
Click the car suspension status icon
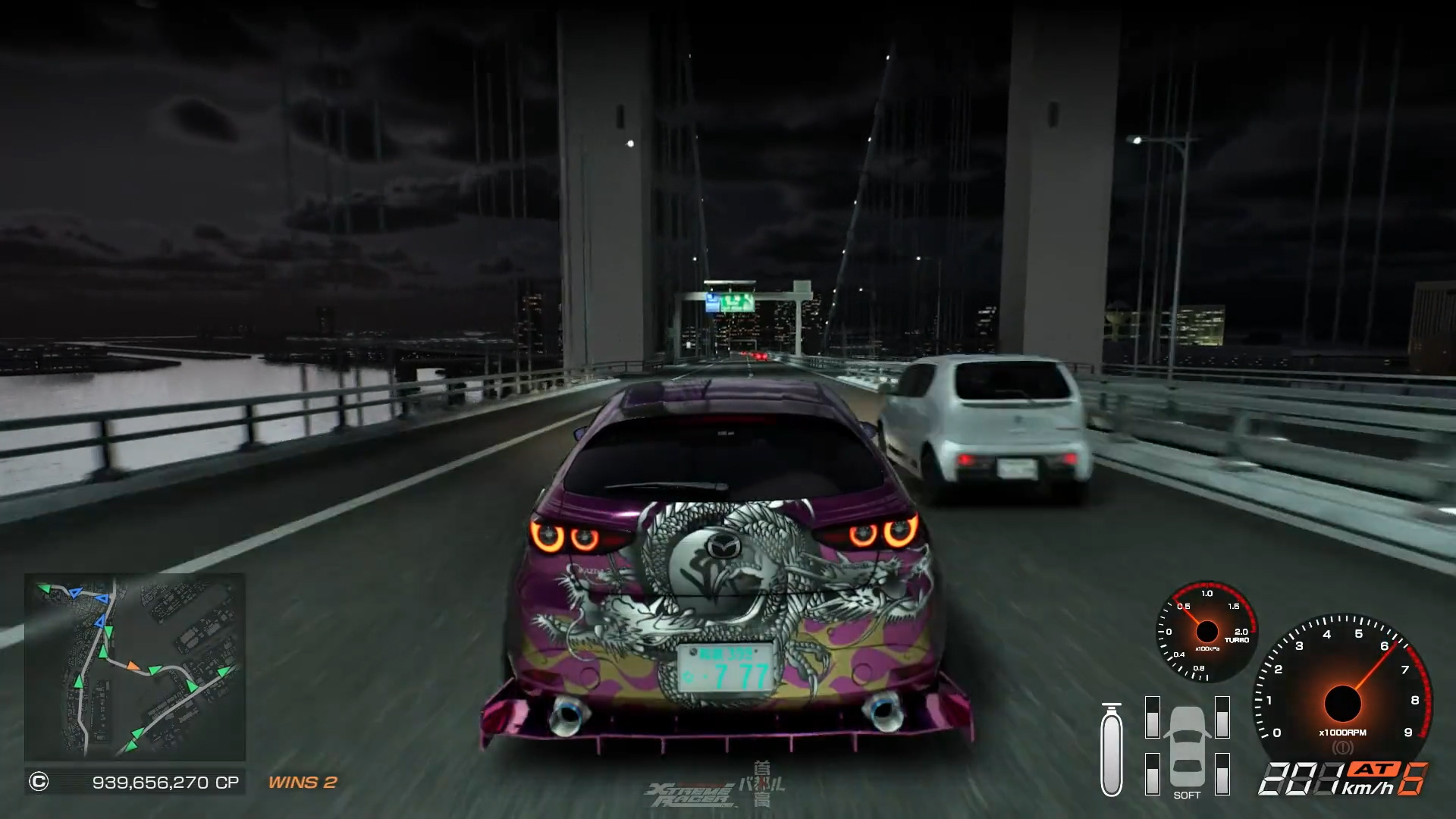tap(1188, 745)
